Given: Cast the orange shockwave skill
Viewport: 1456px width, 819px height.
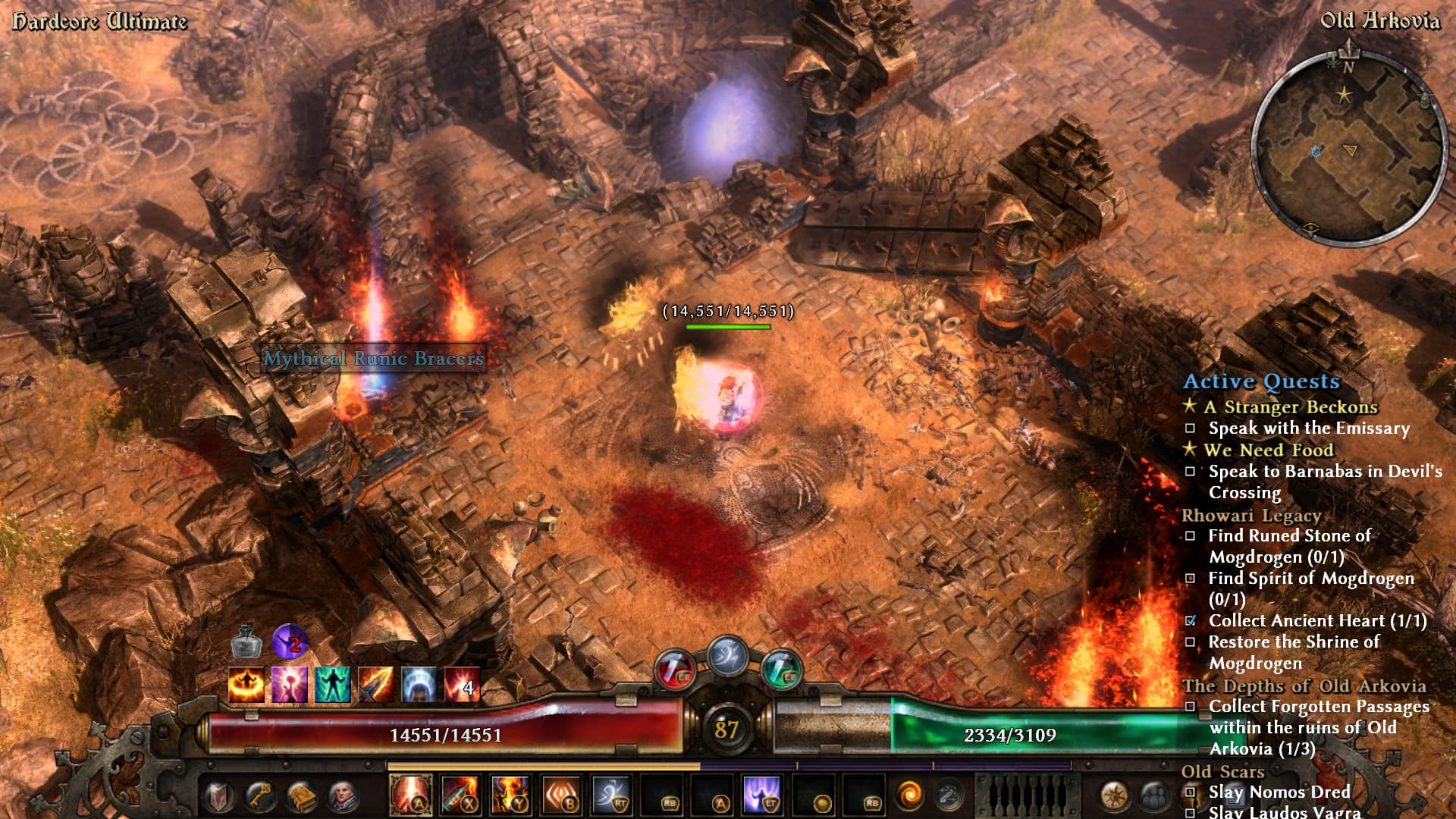Looking at the screenshot, I should tap(561, 795).
